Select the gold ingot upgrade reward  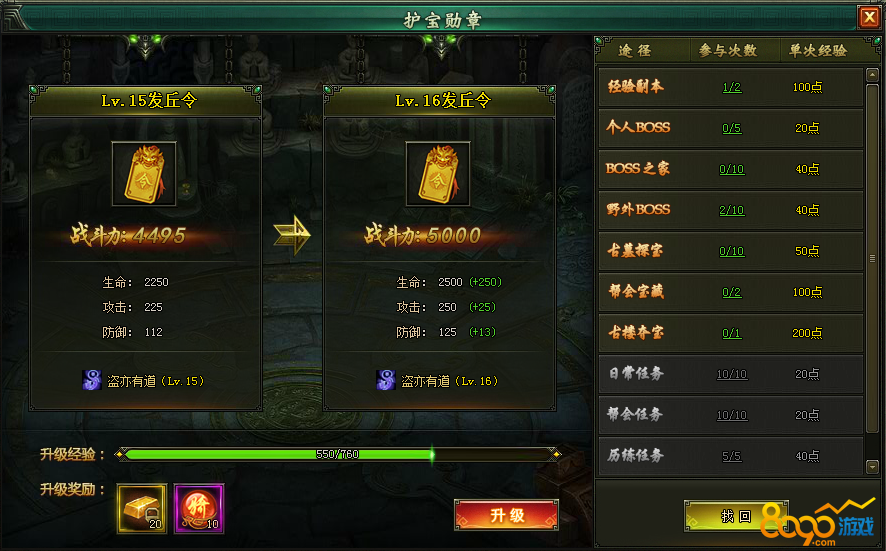coord(142,506)
